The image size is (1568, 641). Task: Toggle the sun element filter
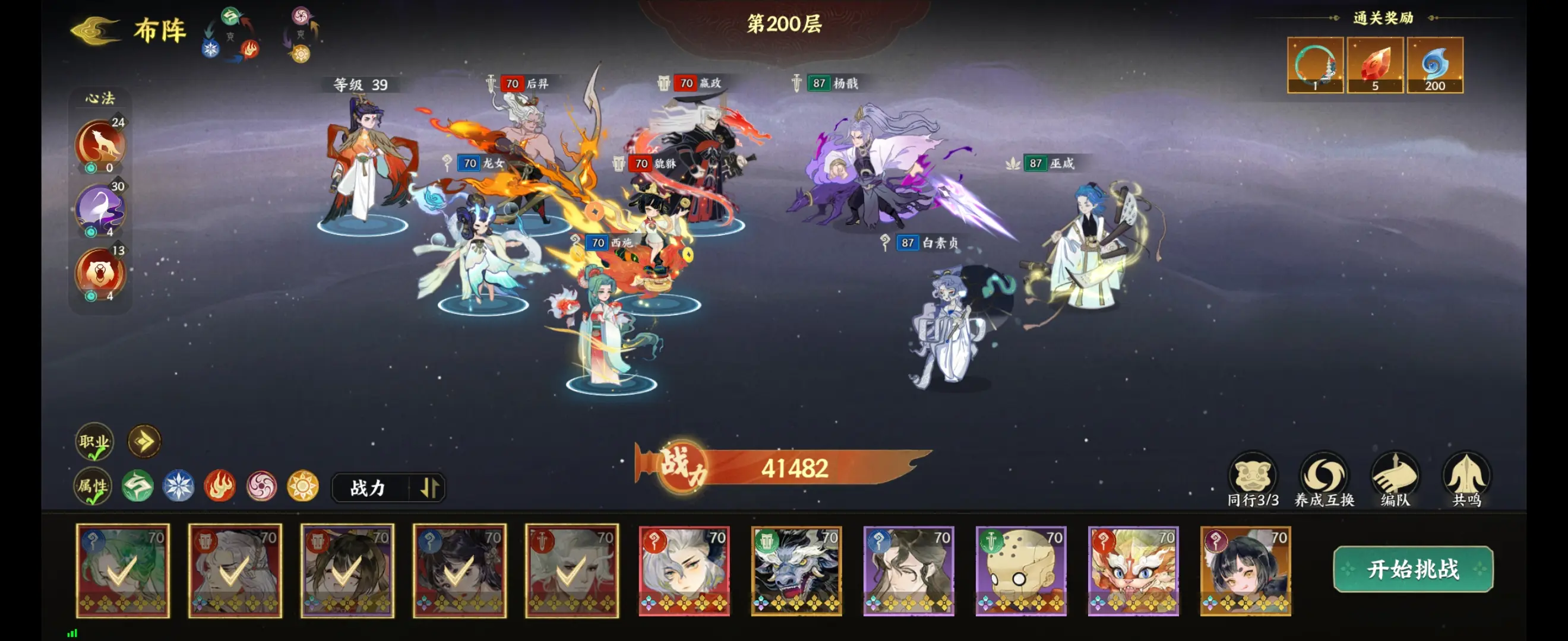302,487
